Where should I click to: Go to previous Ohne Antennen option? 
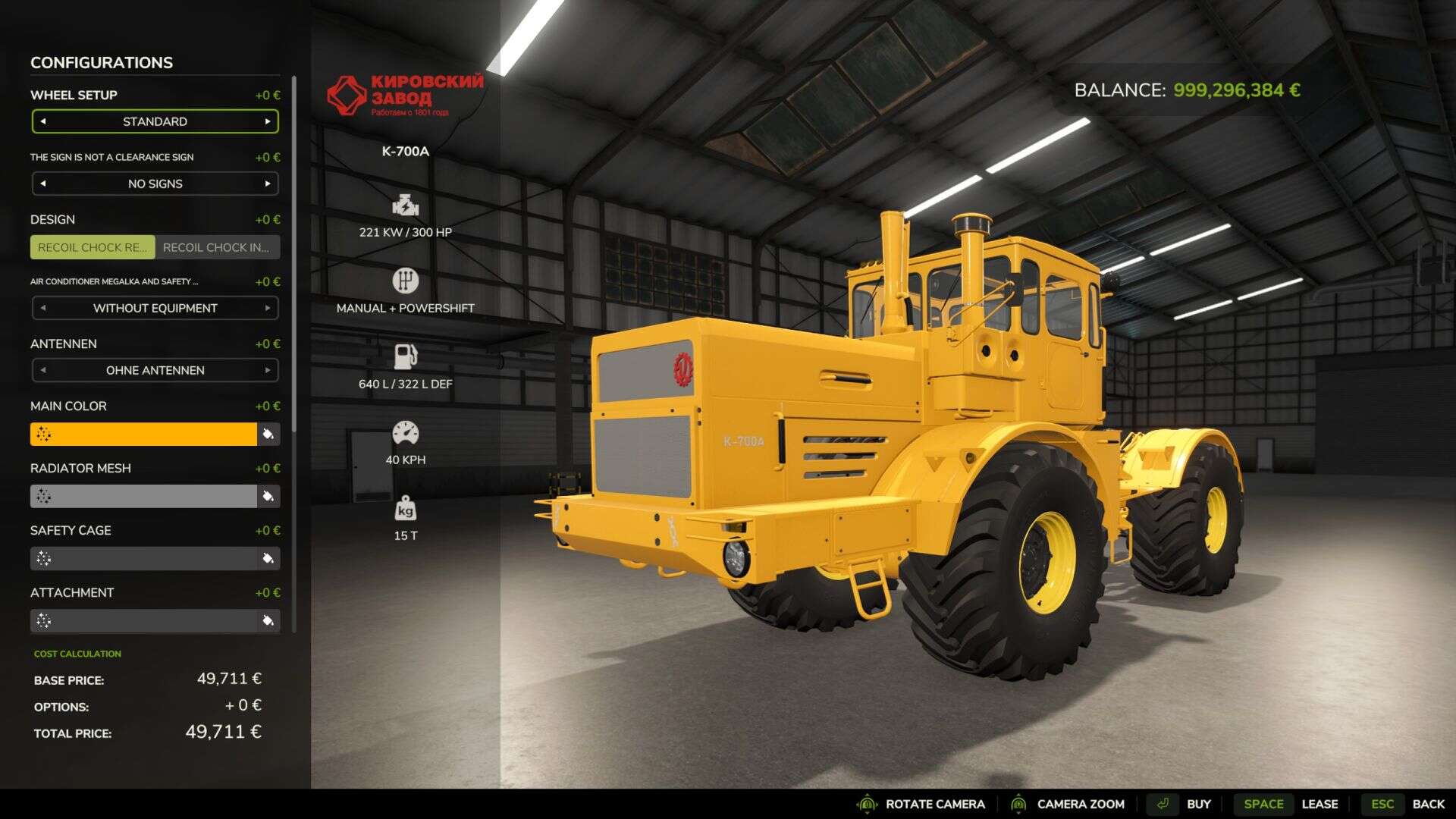[x=43, y=370]
